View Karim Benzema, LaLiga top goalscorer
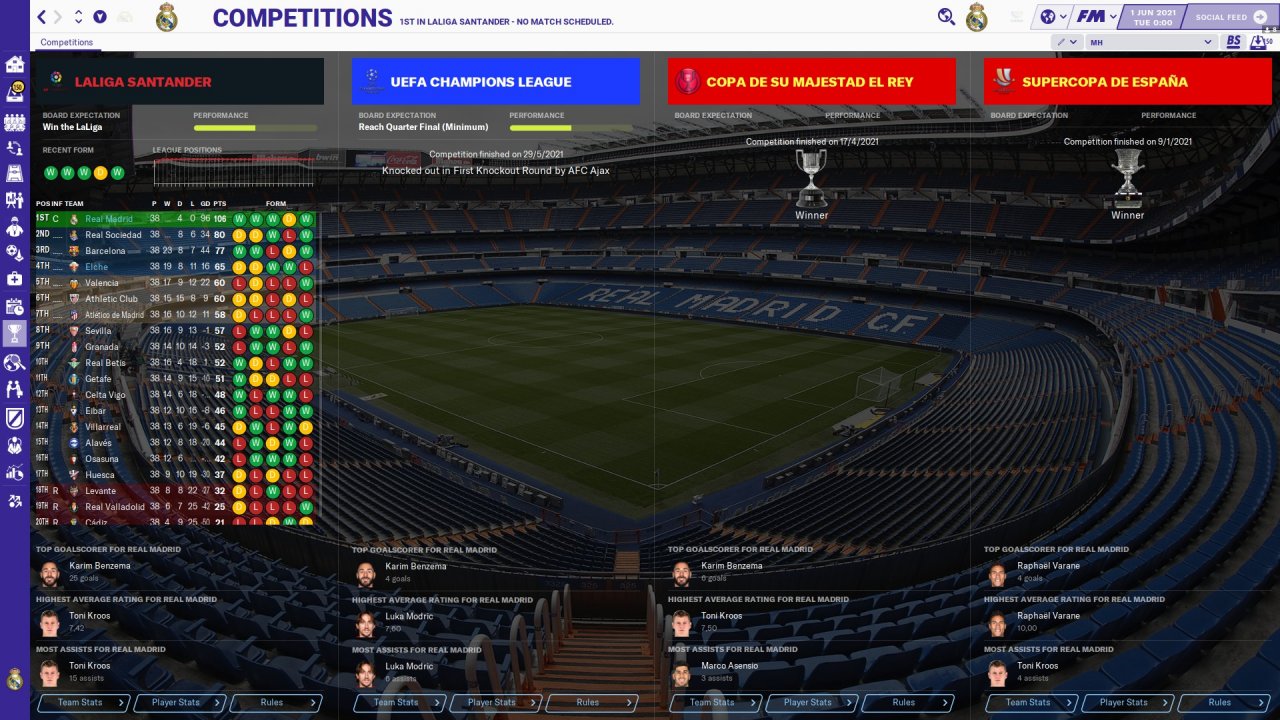The height and width of the screenshot is (720, 1280). point(99,566)
